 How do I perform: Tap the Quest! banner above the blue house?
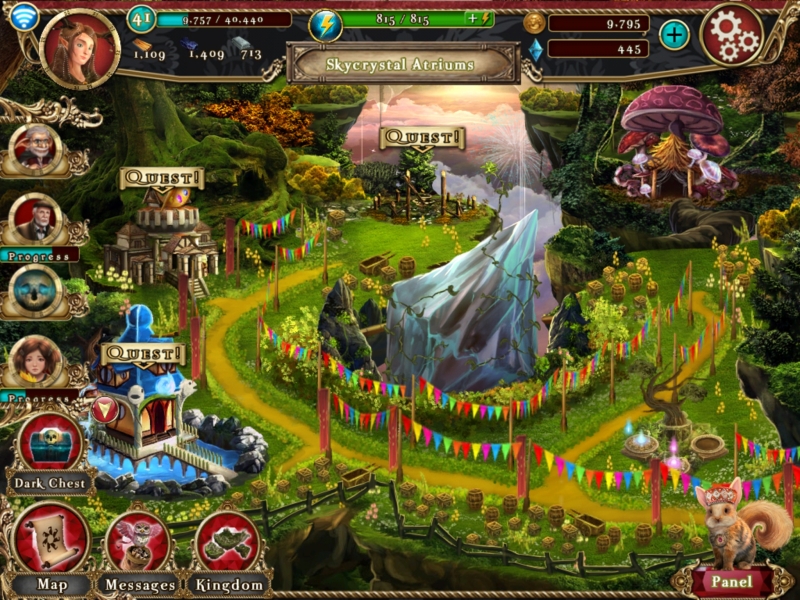(x=144, y=354)
